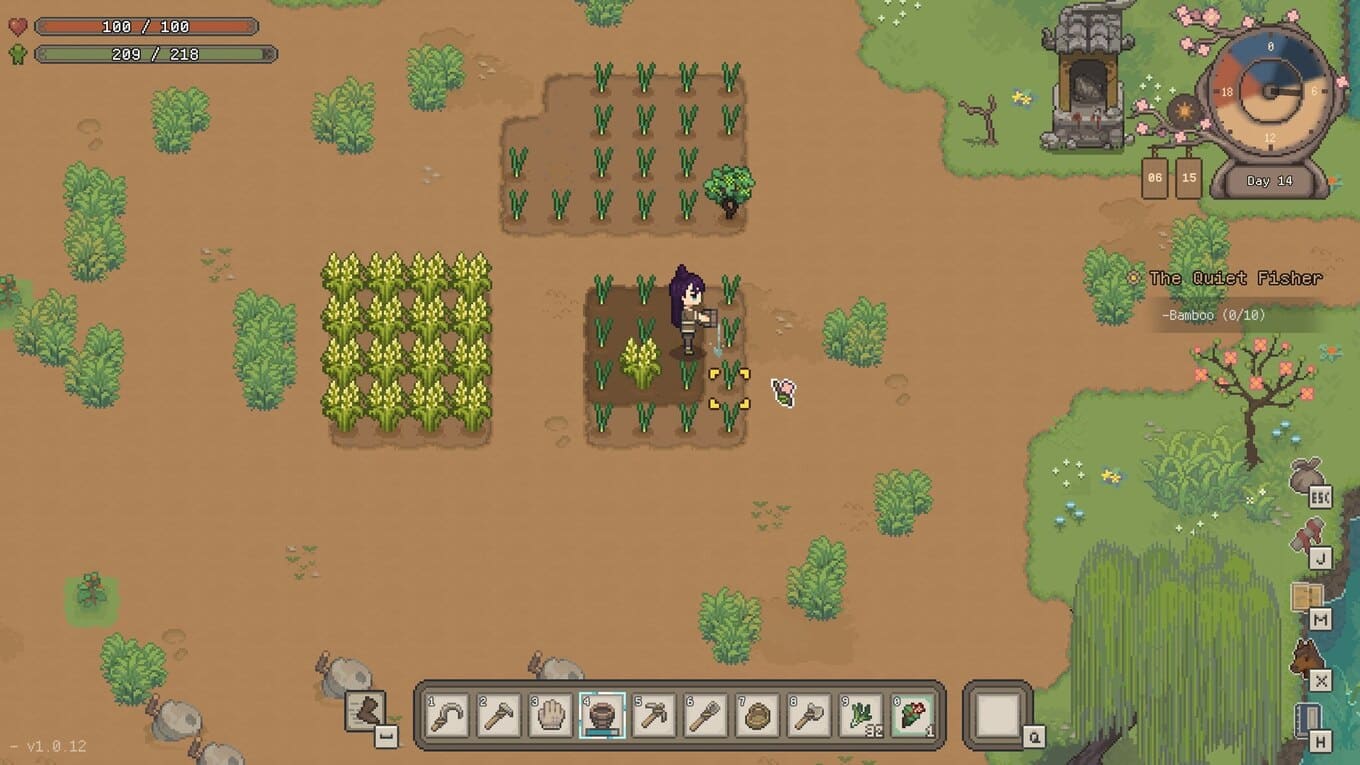Screen dimensions: 1360x765
Task: Select the watering bucket hotbar slot
Action: tap(602, 716)
